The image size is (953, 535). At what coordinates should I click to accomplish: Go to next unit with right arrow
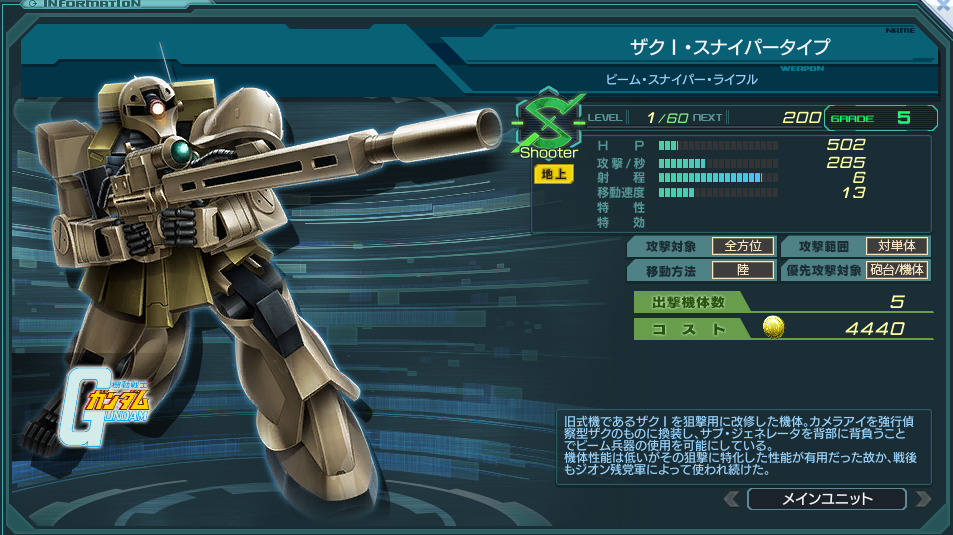[x=923, y=499]
